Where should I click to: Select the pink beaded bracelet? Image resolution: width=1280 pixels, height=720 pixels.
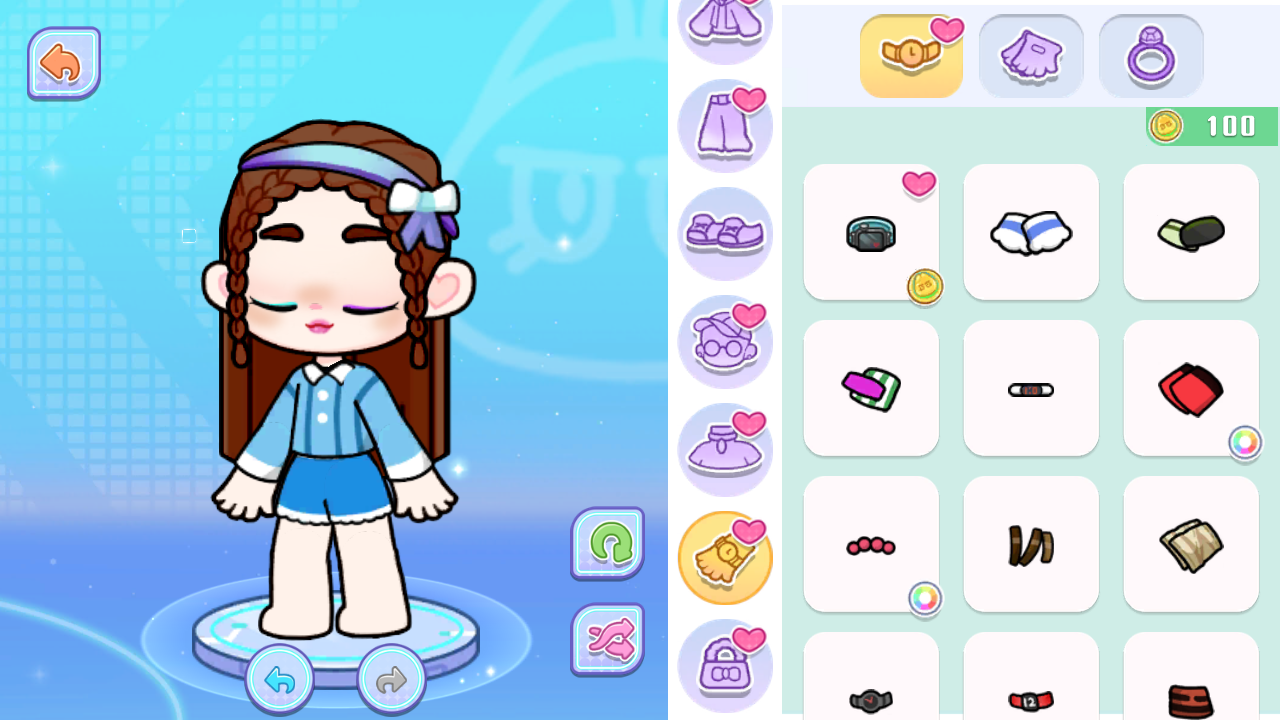tap(871, 544)
